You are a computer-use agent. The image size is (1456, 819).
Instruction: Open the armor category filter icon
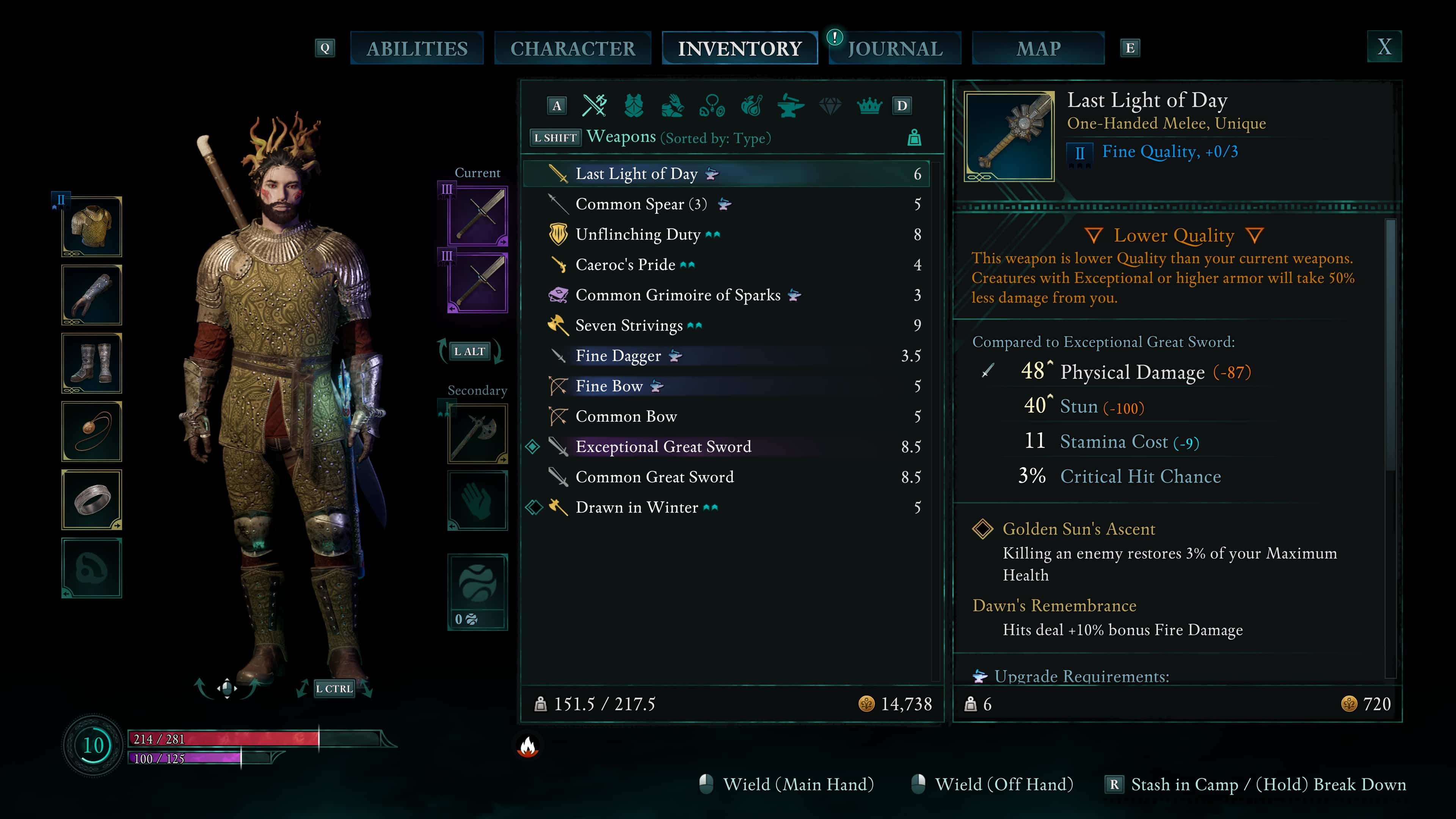click(x=634, y=106)
